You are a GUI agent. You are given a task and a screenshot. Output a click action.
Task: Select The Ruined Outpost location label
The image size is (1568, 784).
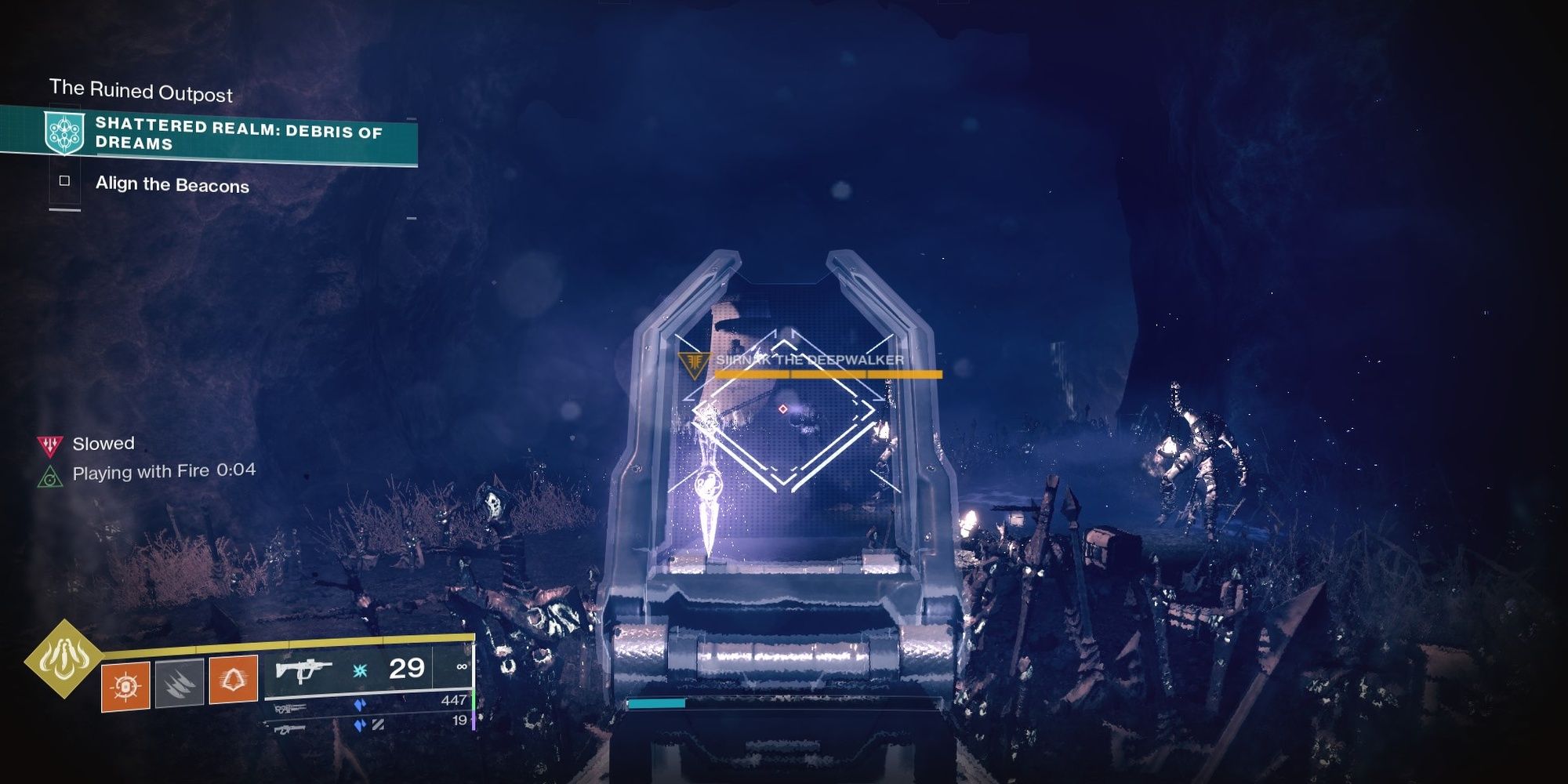(141, 90)
